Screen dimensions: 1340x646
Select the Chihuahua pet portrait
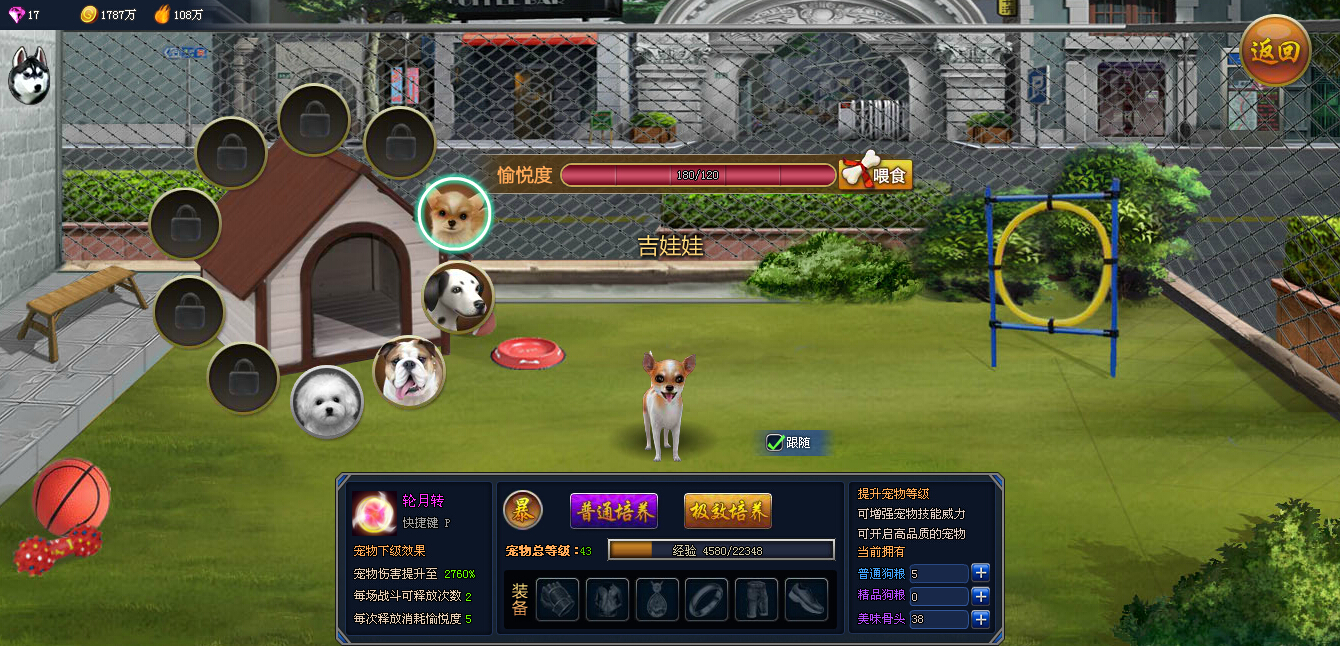[454, 213]
